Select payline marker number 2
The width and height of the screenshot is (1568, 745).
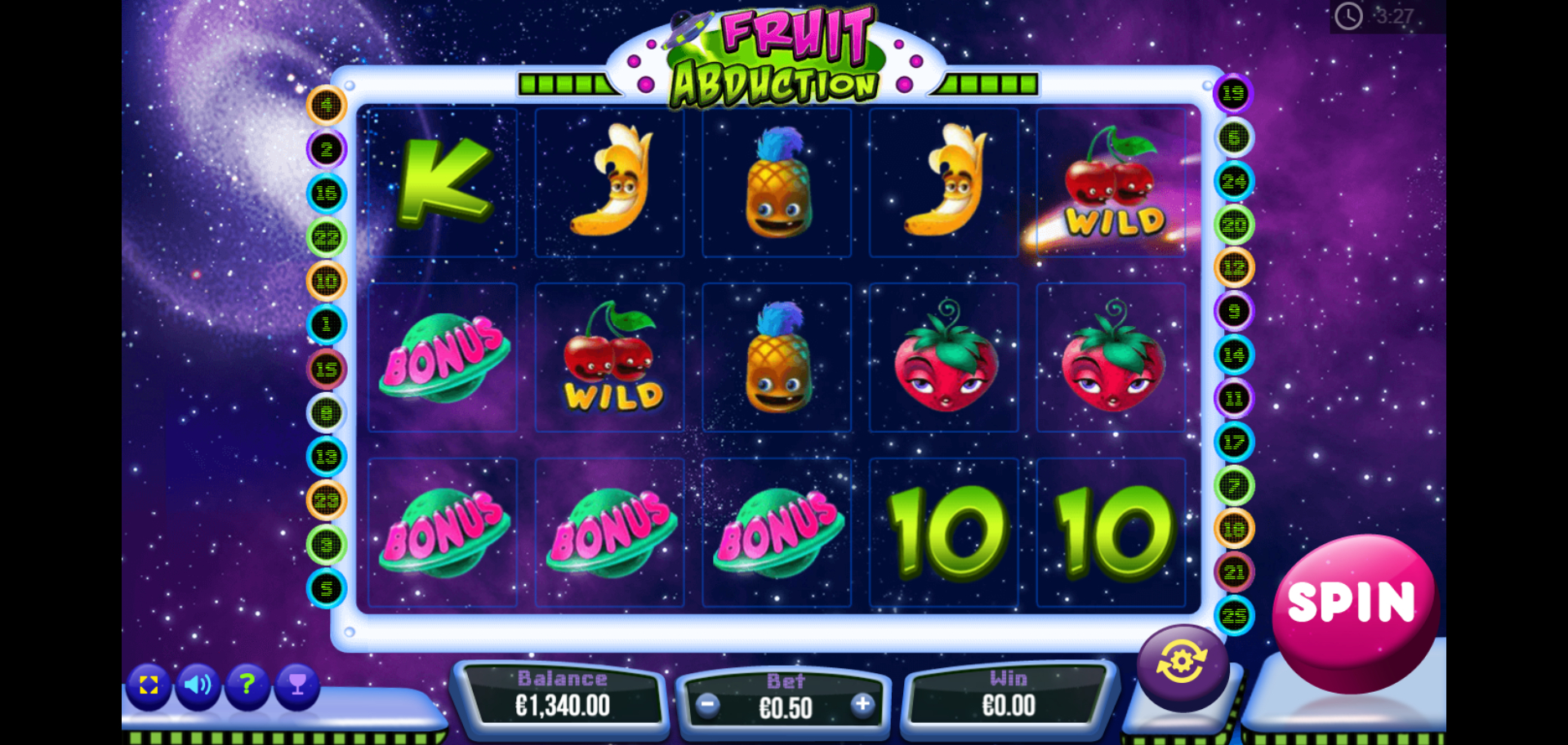[x=327, y=149]
